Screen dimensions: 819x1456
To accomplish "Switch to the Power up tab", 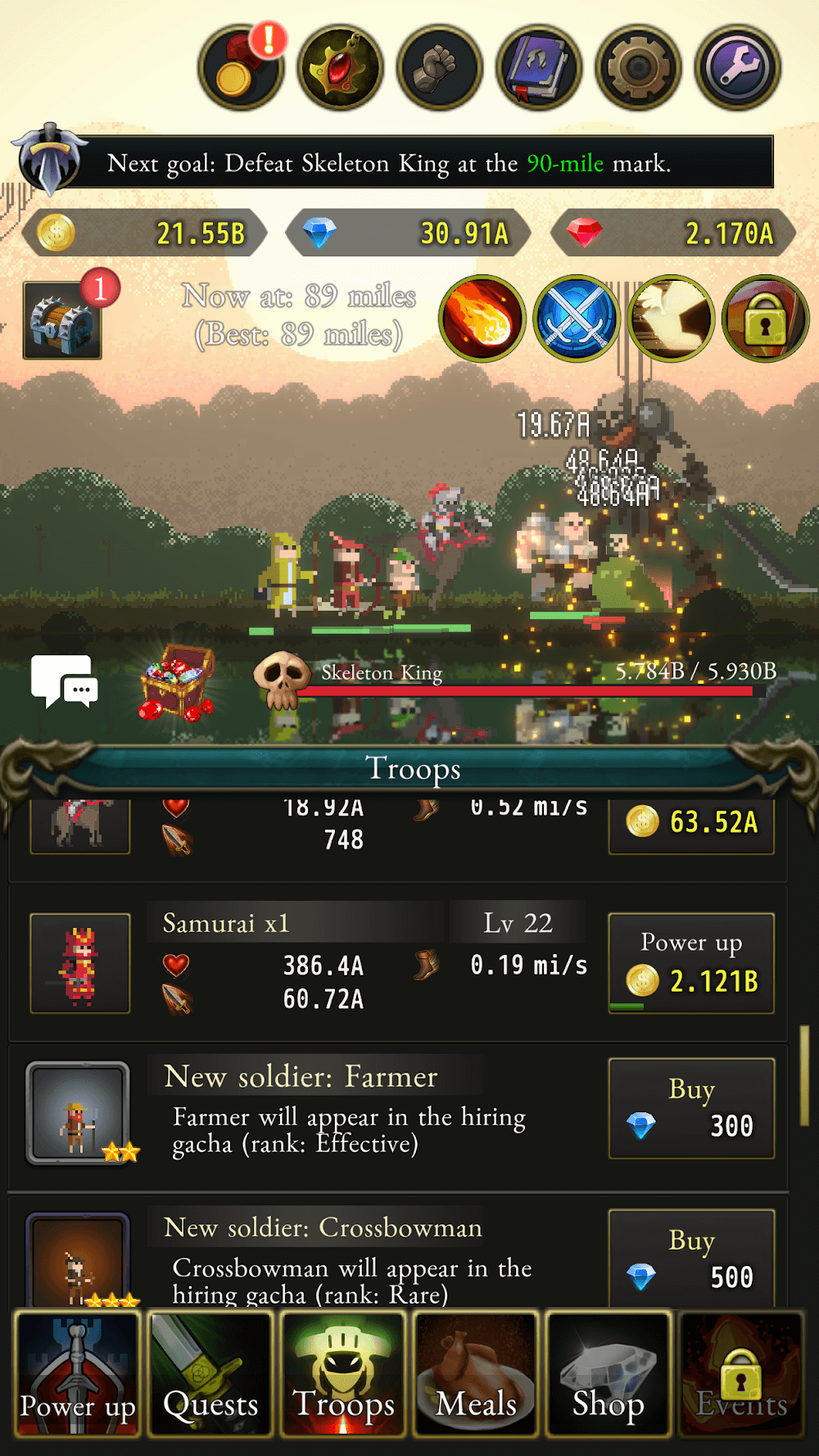I will tap(78, 1373).
